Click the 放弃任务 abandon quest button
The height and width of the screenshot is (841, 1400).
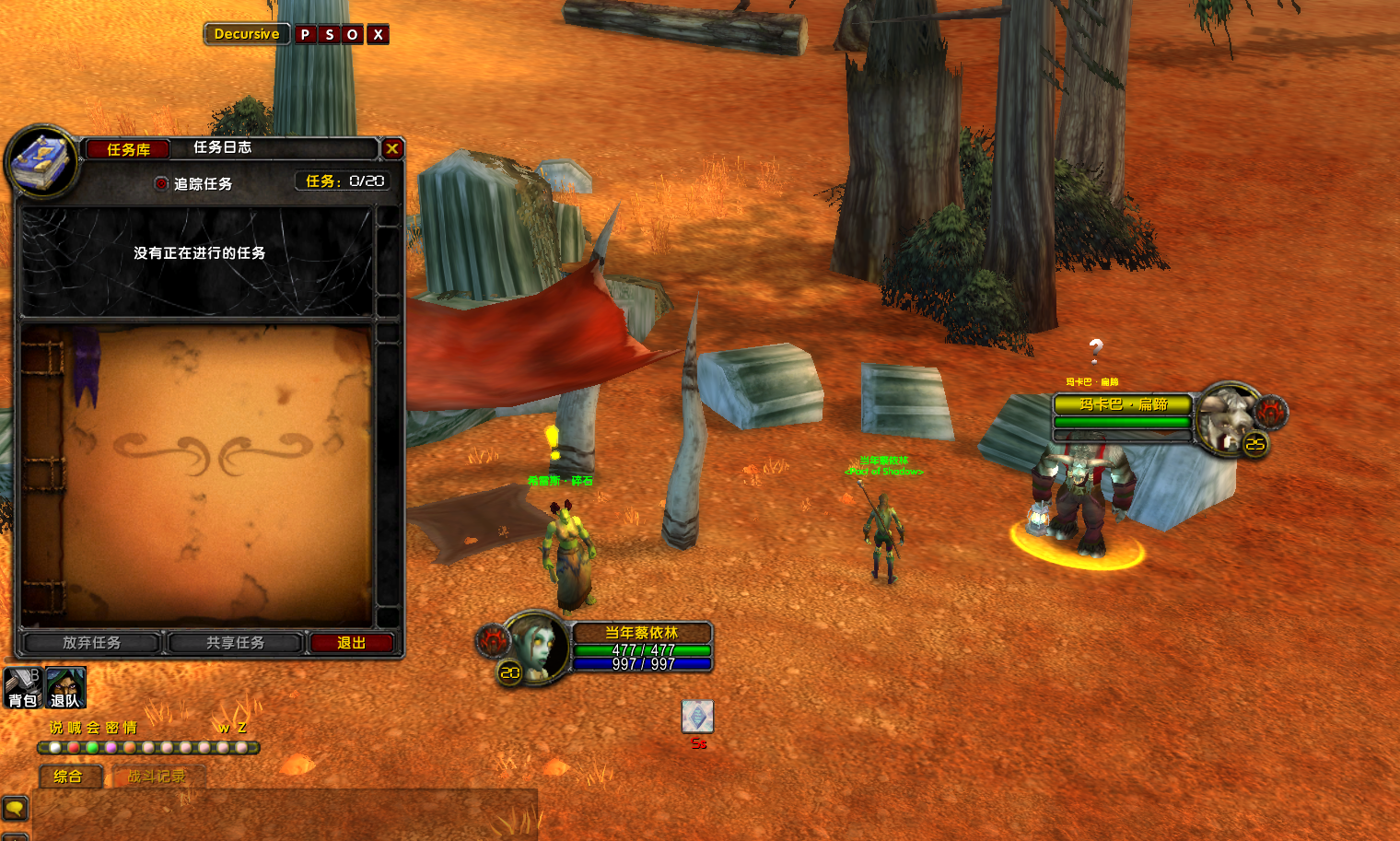point(91,642)
